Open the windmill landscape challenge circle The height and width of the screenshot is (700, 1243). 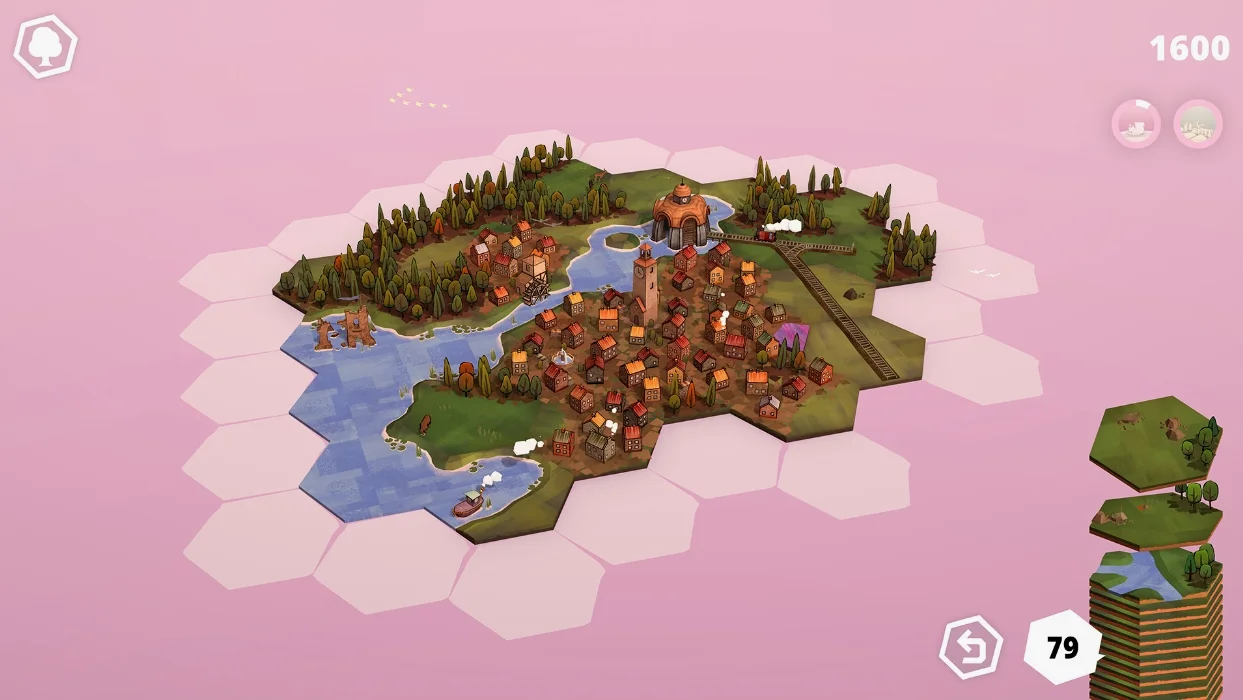click(x=1198, y=125)
